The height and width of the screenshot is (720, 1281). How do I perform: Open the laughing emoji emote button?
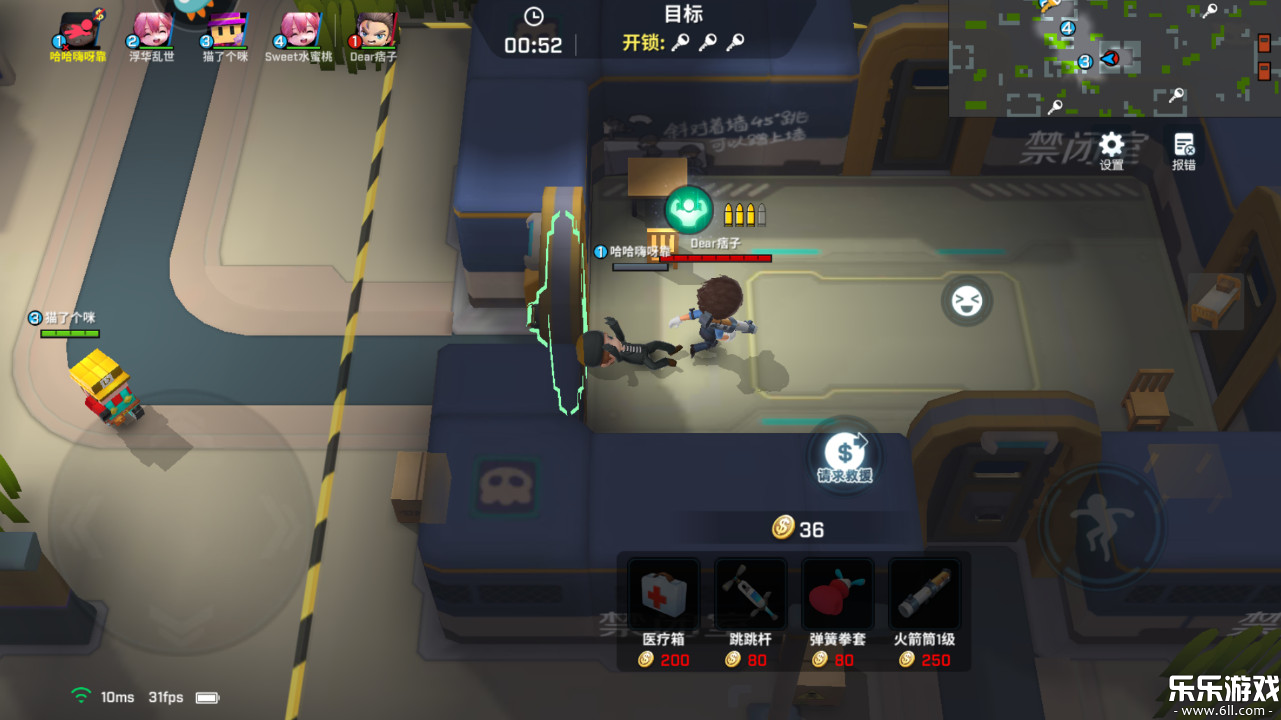click(x=967, y=301)
